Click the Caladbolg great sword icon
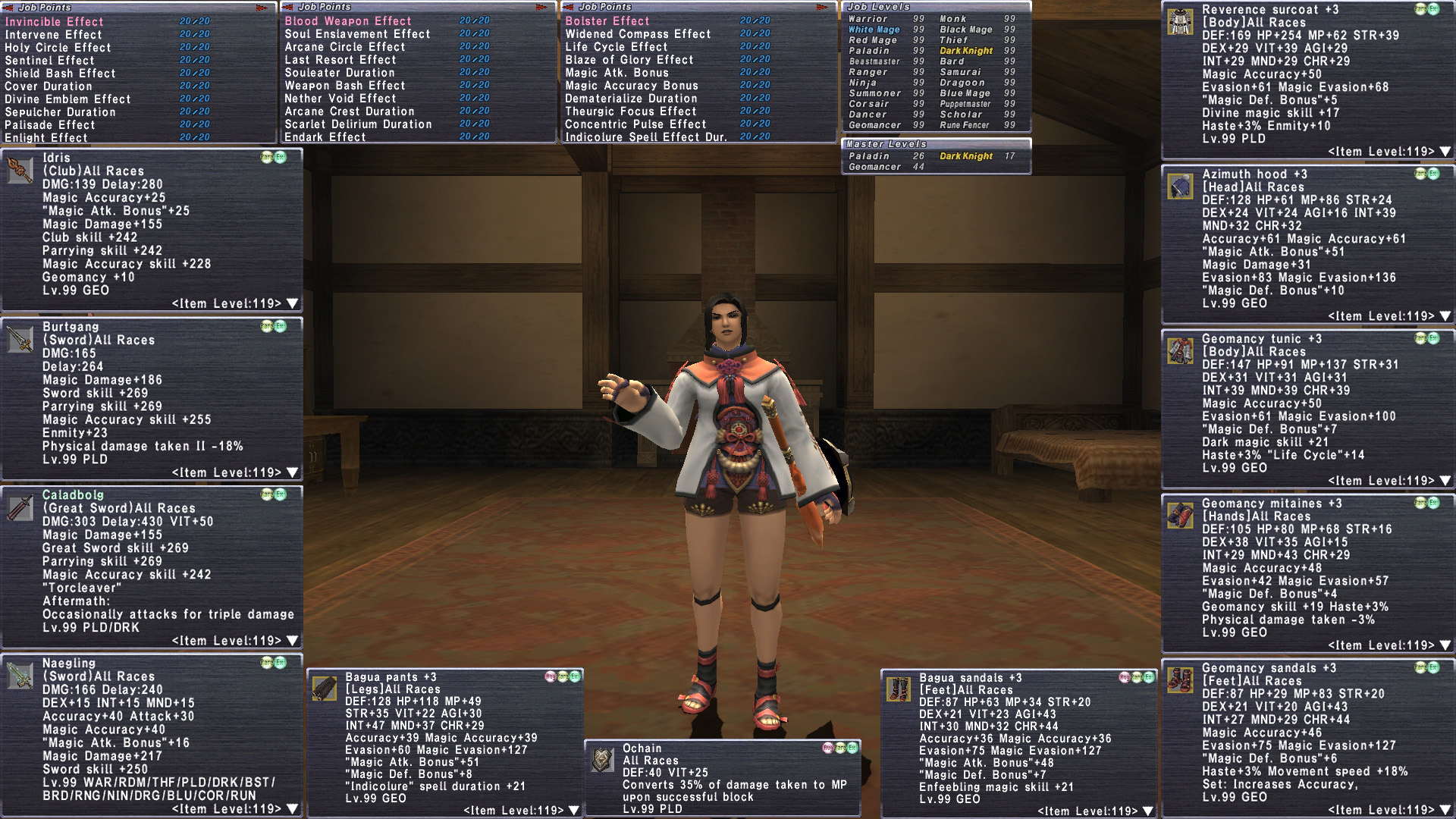1456x819 pixels. (x=20, y=507)
